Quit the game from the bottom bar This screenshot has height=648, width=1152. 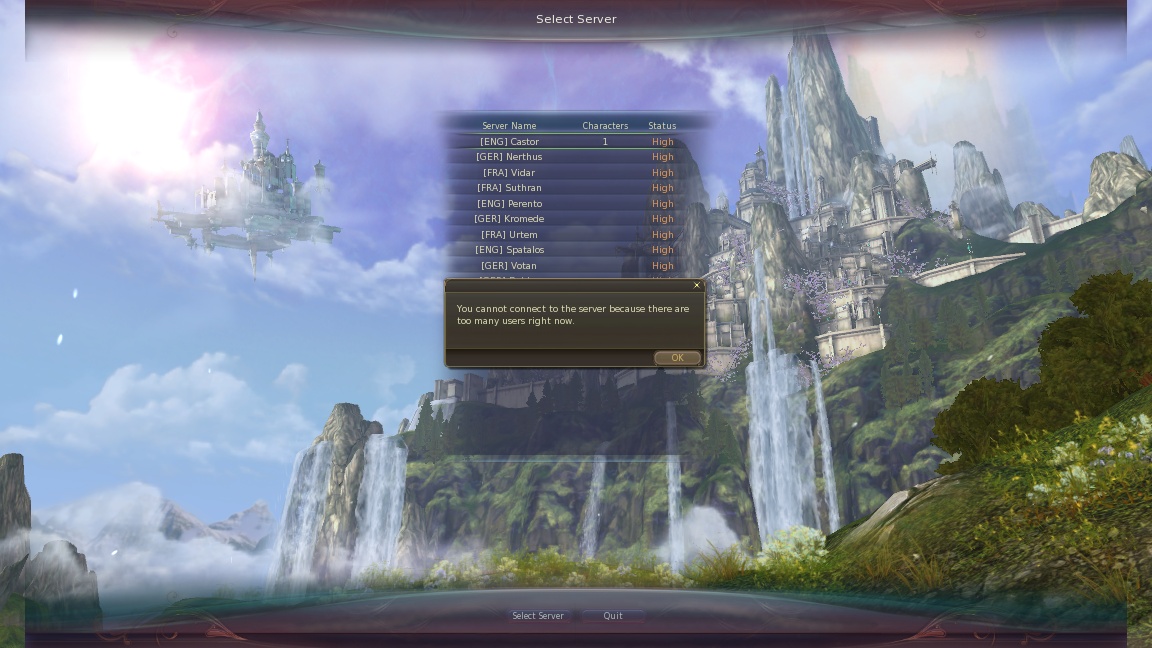click(x=613, y=616)
